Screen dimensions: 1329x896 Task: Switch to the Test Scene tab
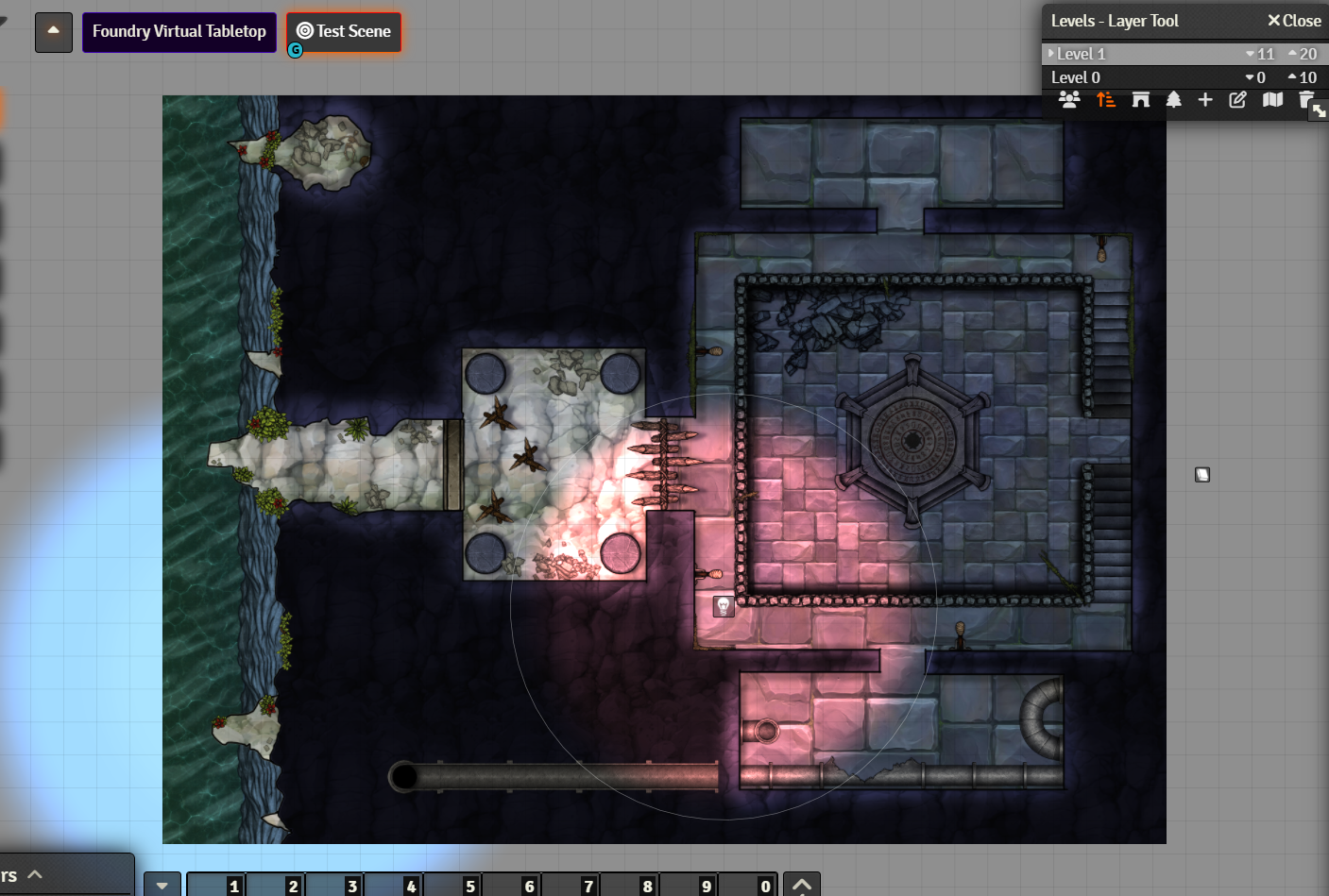tap(343, 31)
